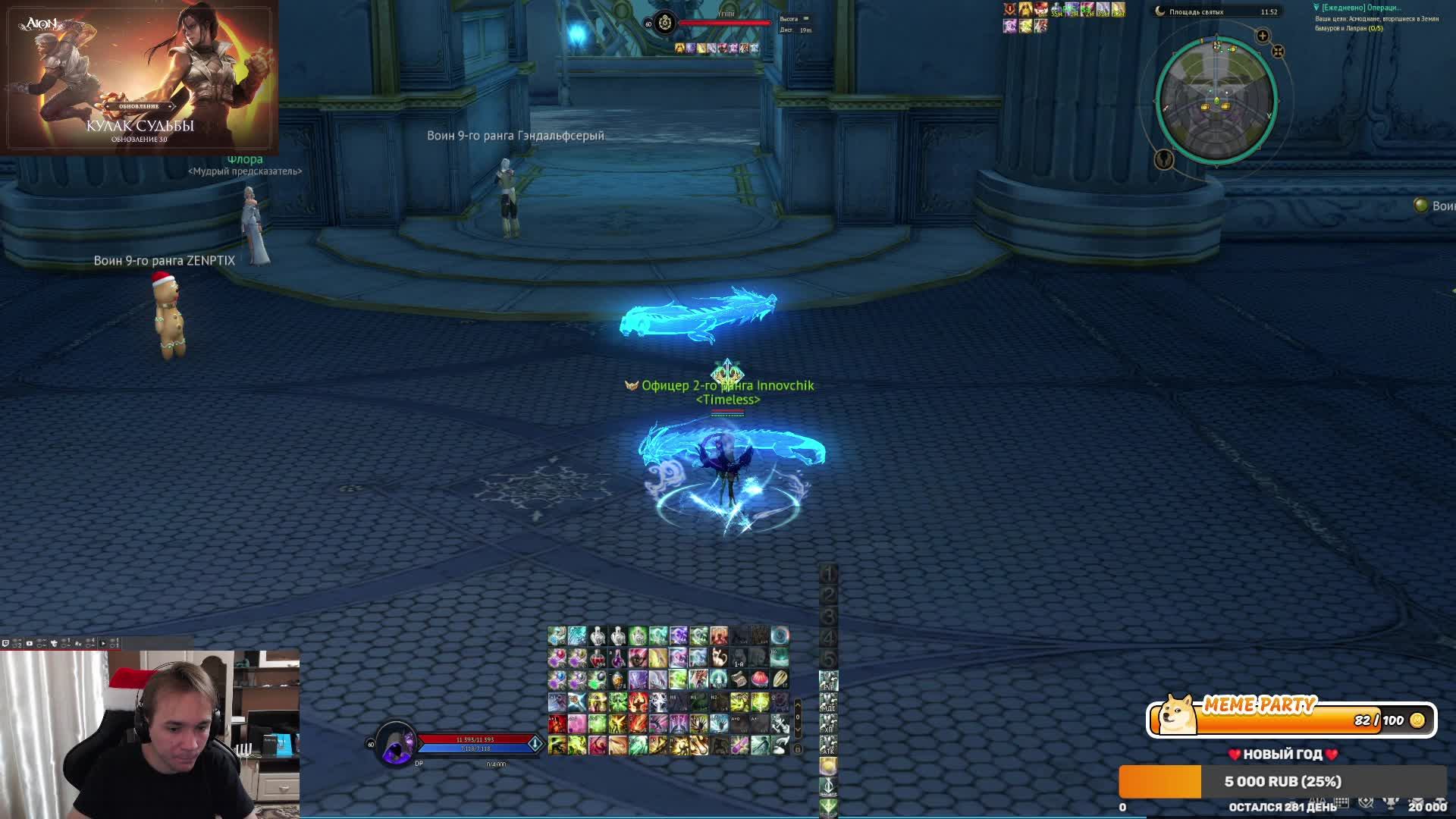
Task: Use the white cat icon in the hotbar
Action: click(x=719, y=657)
